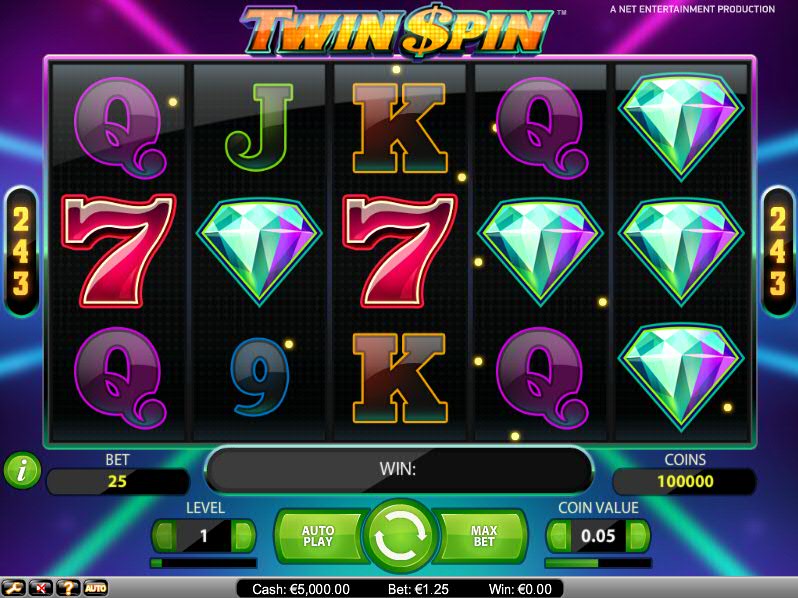Open the green paytable info button
798x598 pixels.
pos(20,469)
